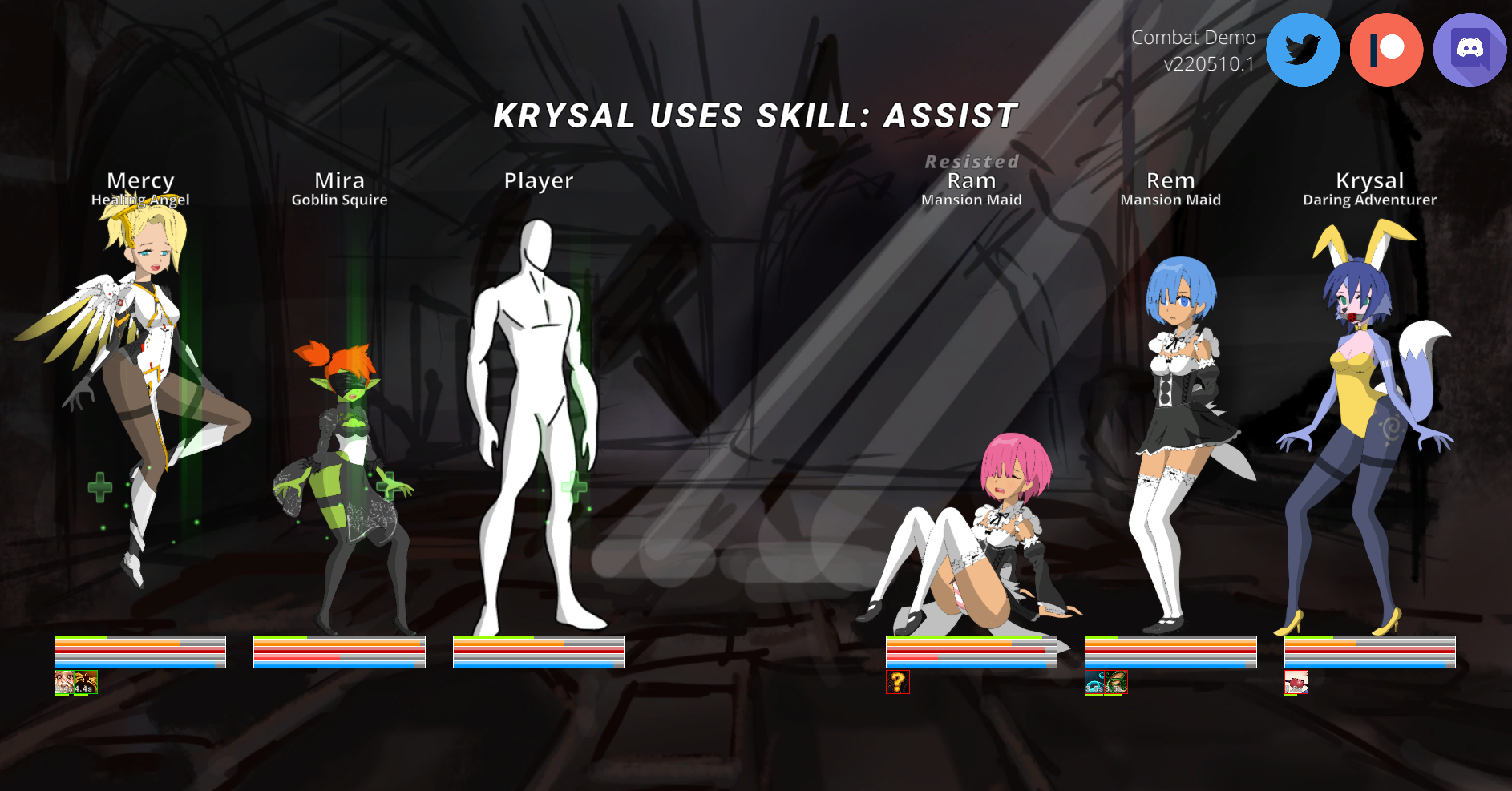Open the Twitter link button
Viewport: 1512px width, 791px height.
[x=1302, y=50]
